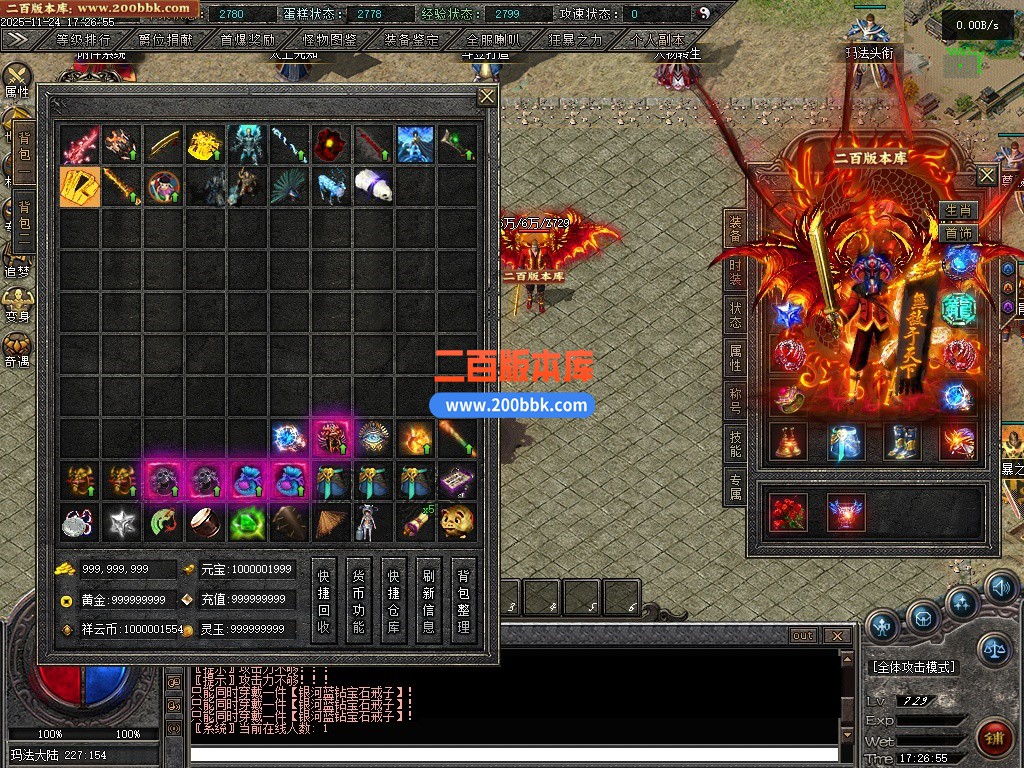1024x768 pixels.
Task: Show the 生肖 zodiac equipment
Action: (958, 211)
